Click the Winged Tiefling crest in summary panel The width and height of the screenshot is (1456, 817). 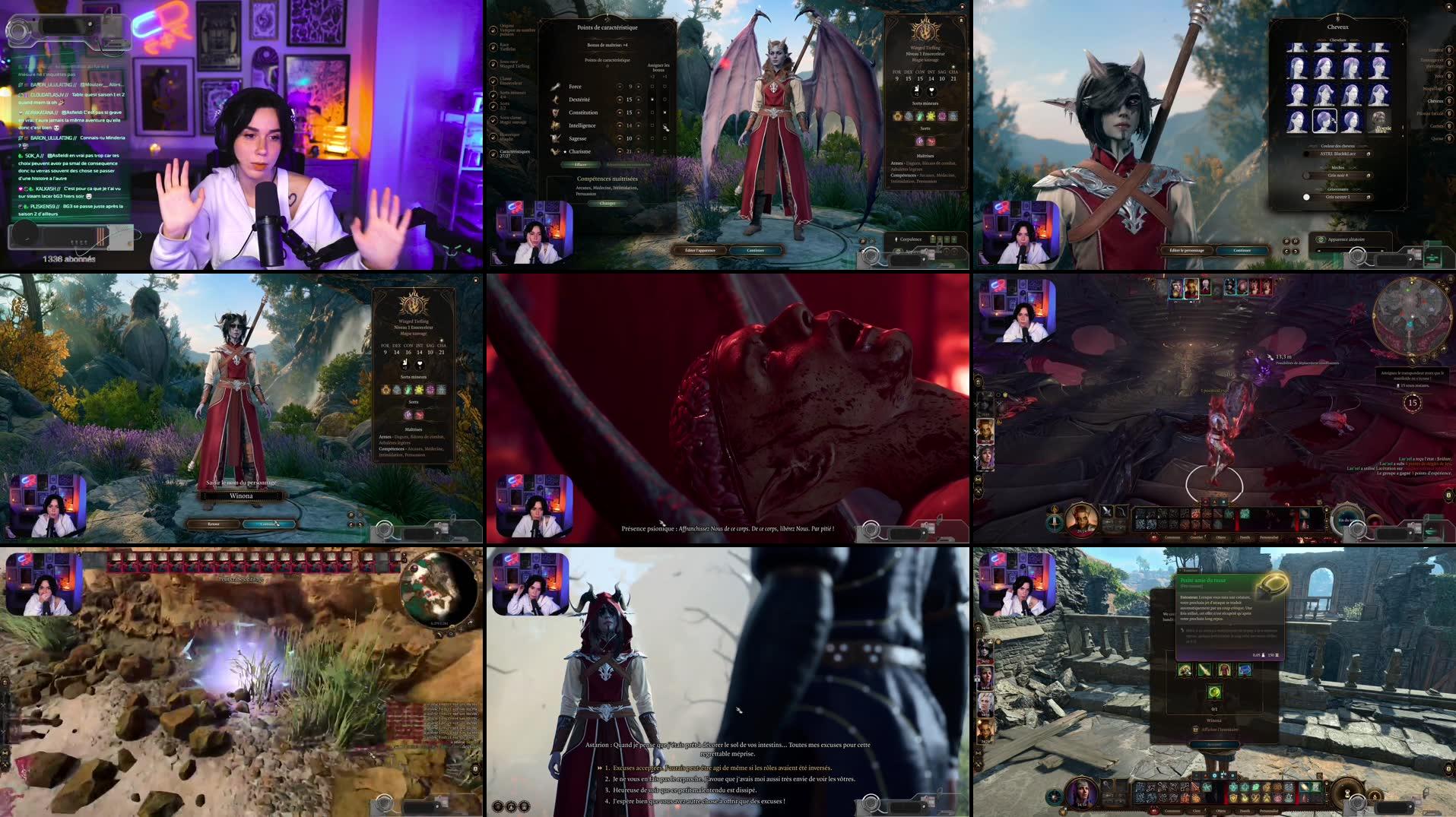(924, 32)
